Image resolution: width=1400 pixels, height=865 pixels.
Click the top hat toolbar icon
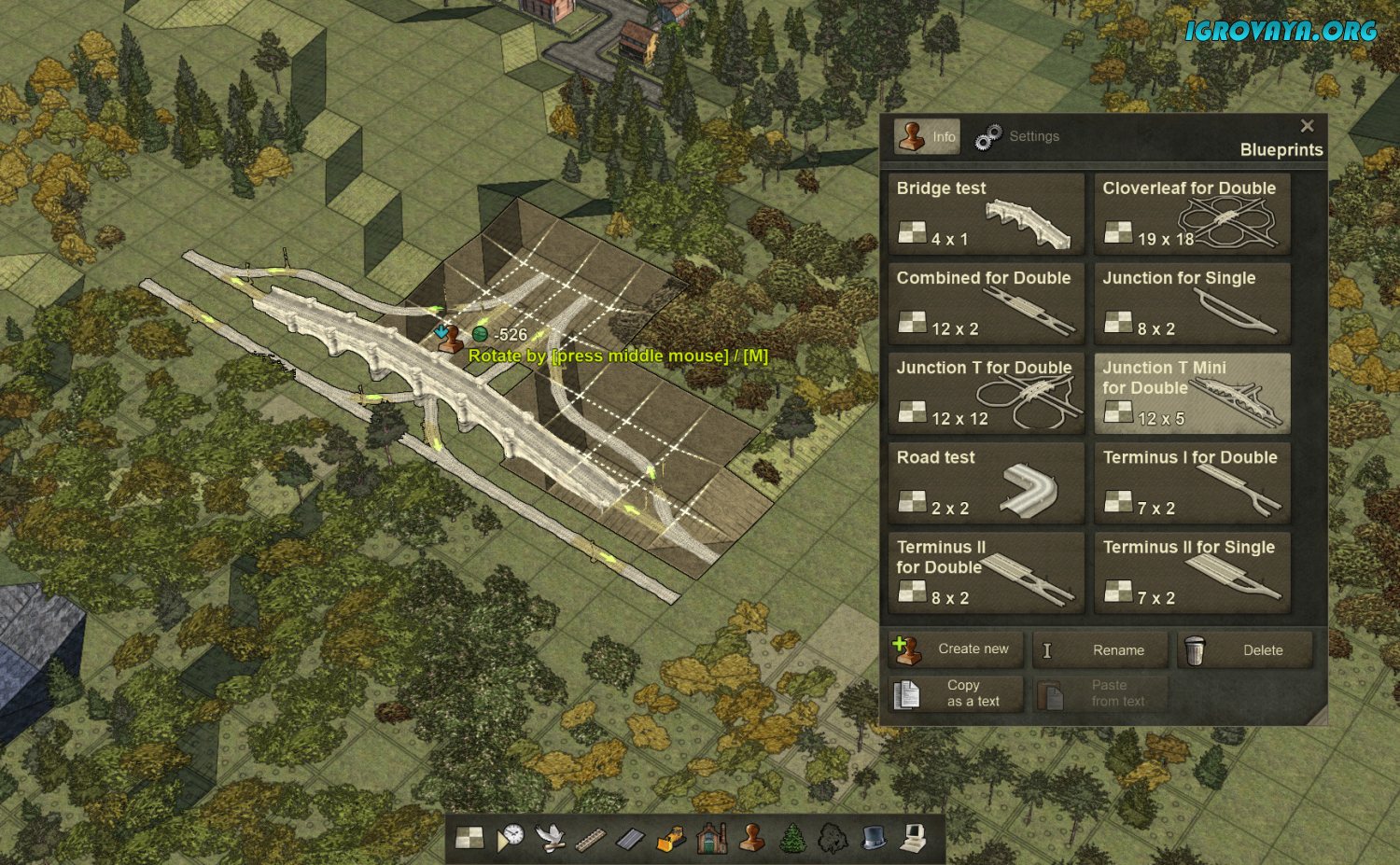pyautogui.click(x=873, y=838)
